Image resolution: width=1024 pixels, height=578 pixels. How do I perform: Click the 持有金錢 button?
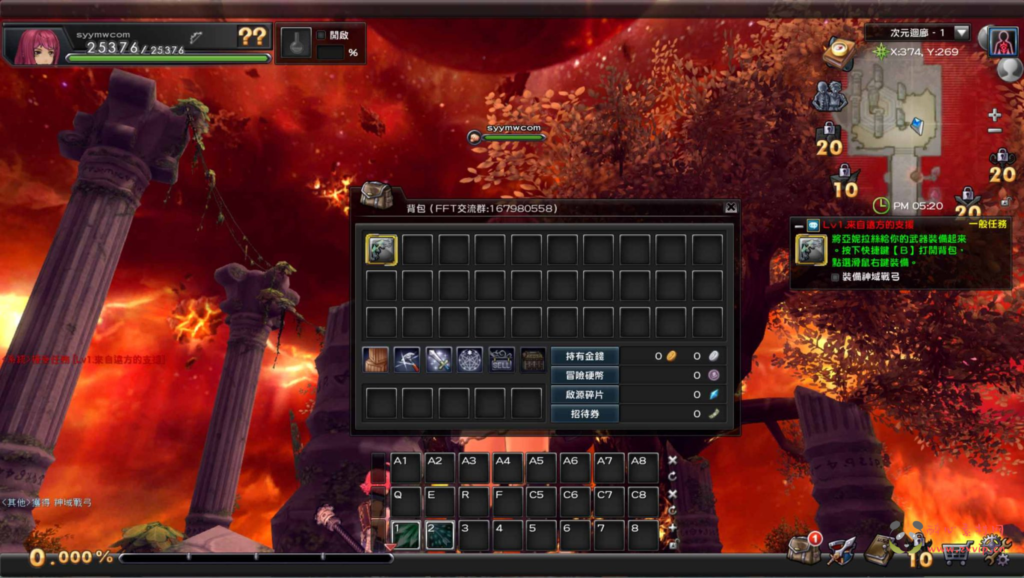(585, 356)
